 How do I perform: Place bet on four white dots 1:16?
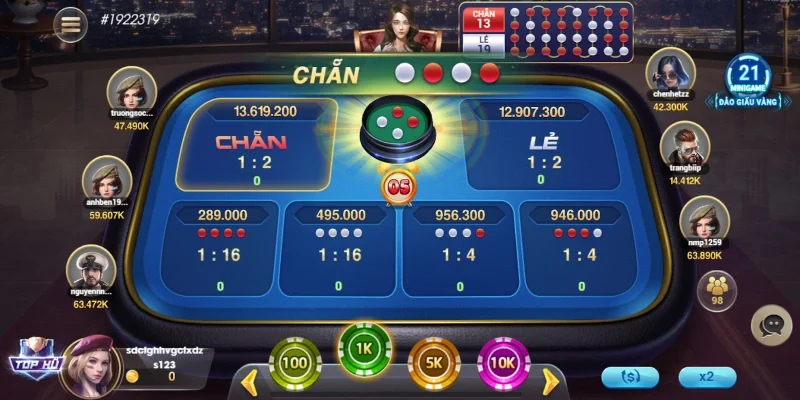[x=339, y=248]
